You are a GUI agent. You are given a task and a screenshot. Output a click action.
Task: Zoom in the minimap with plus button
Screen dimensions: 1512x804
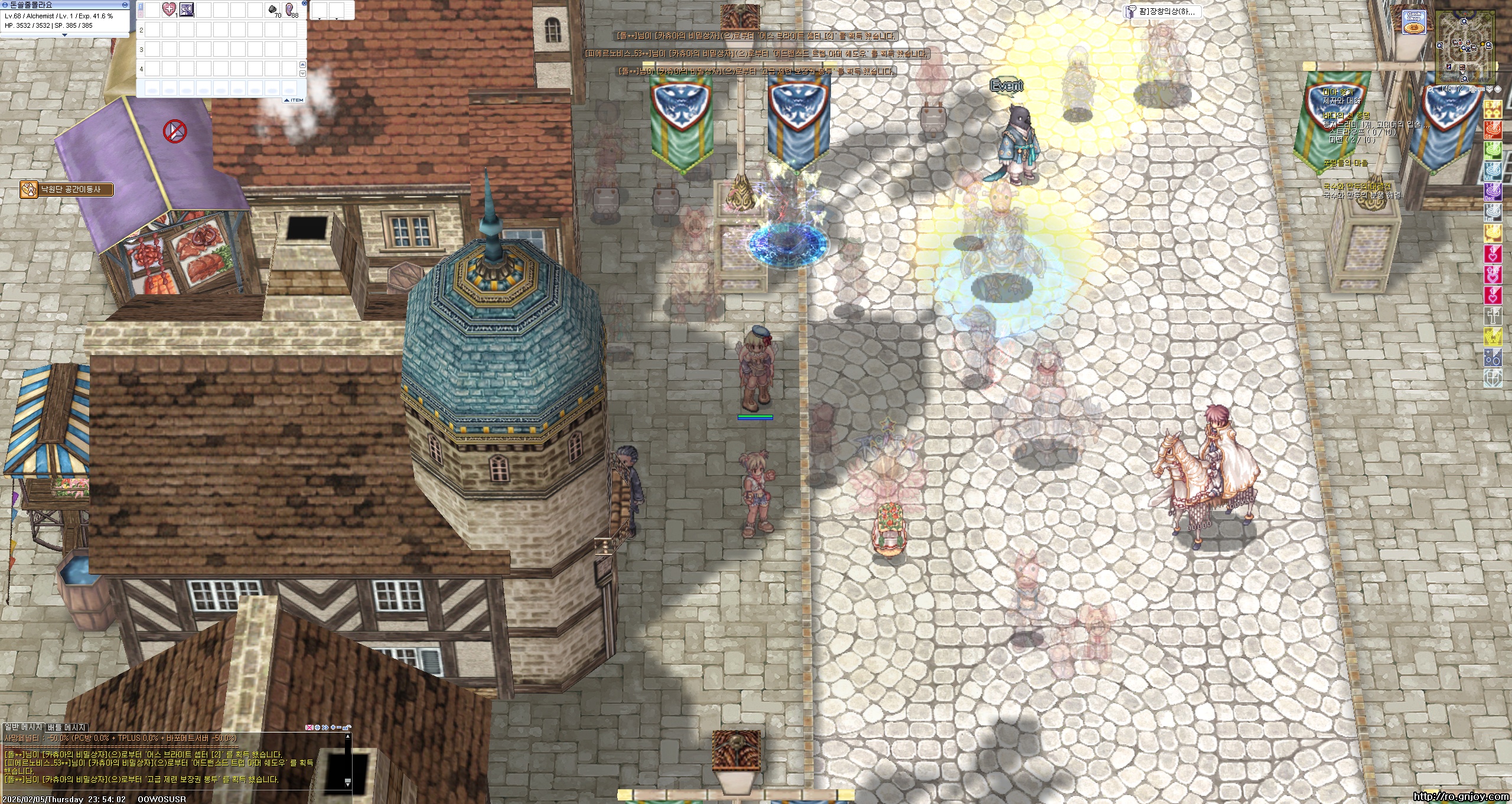click(x=1474, y=90)
